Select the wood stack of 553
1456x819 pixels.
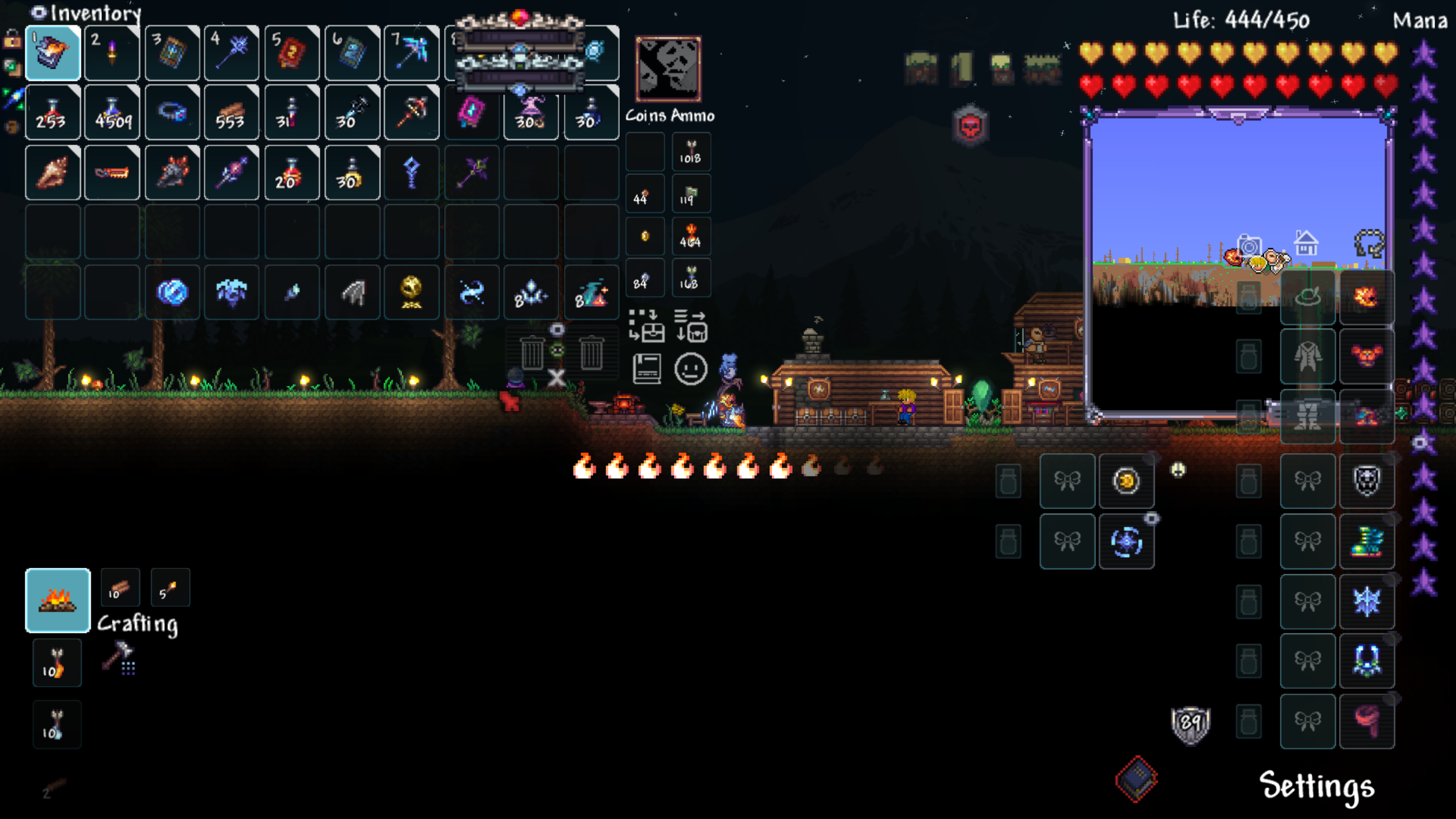click(x=231, y=113)
